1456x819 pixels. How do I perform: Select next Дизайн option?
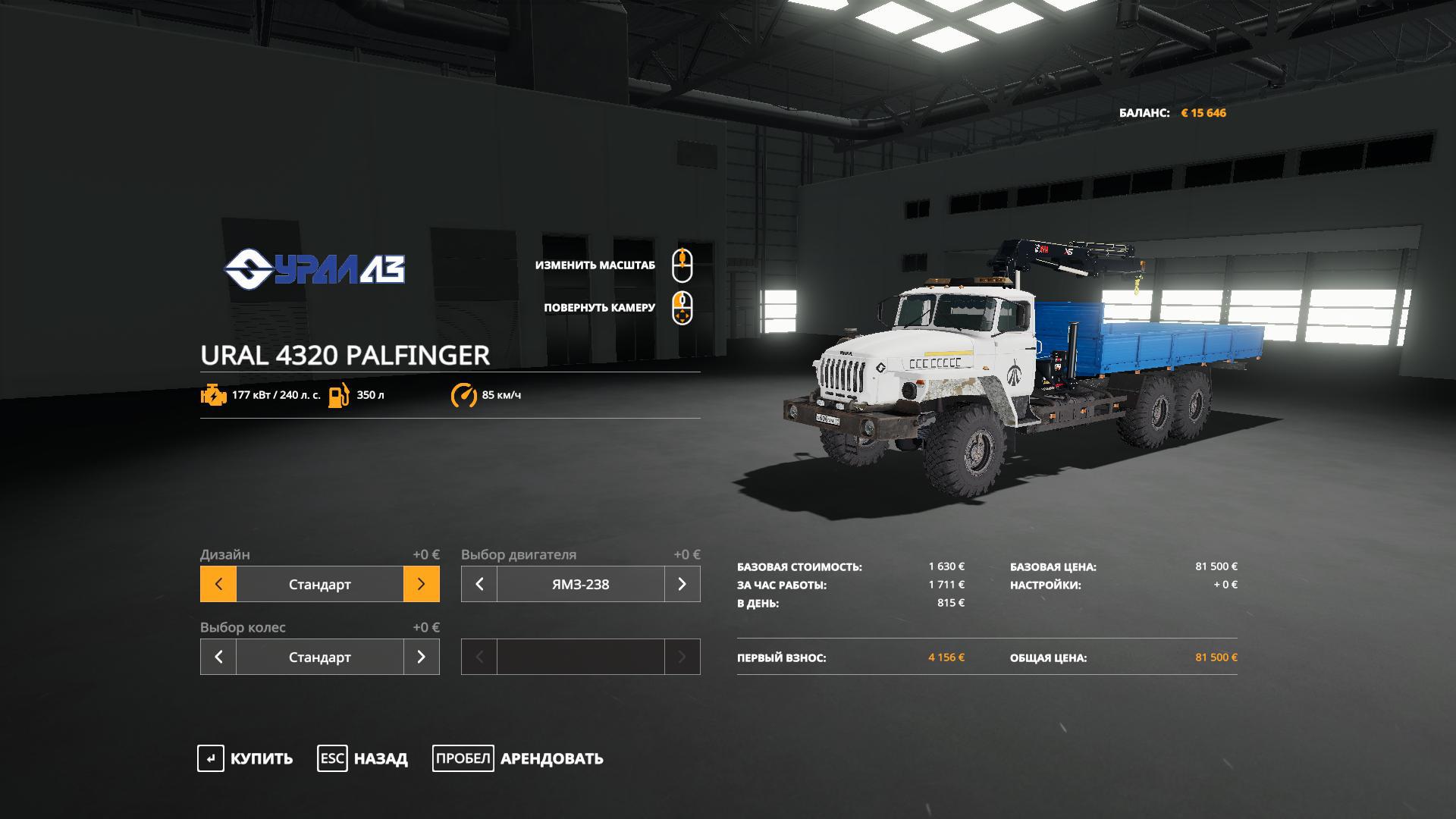(x=421, y=584)
